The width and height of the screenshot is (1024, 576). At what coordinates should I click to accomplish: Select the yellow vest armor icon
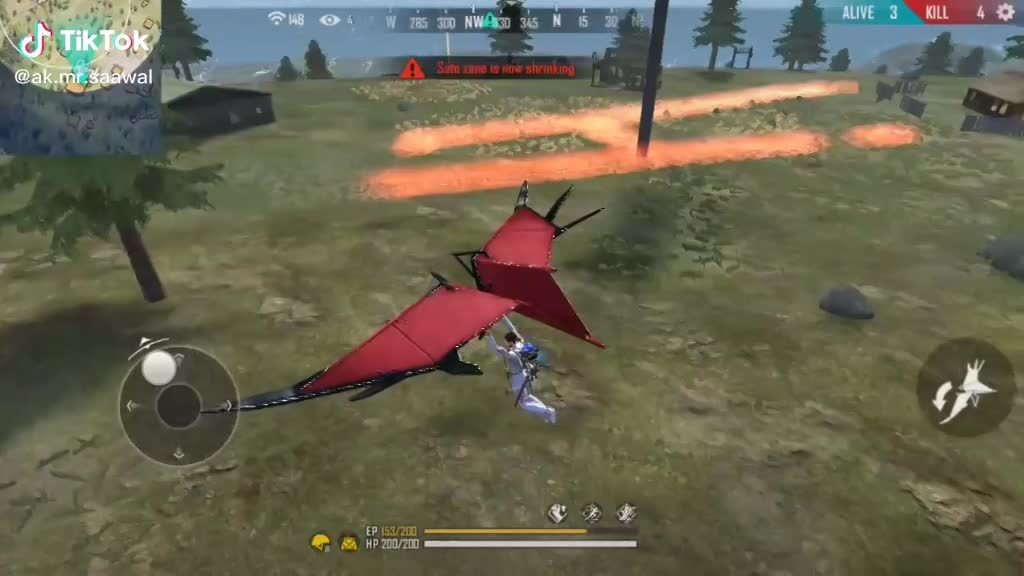pos(348,543)
